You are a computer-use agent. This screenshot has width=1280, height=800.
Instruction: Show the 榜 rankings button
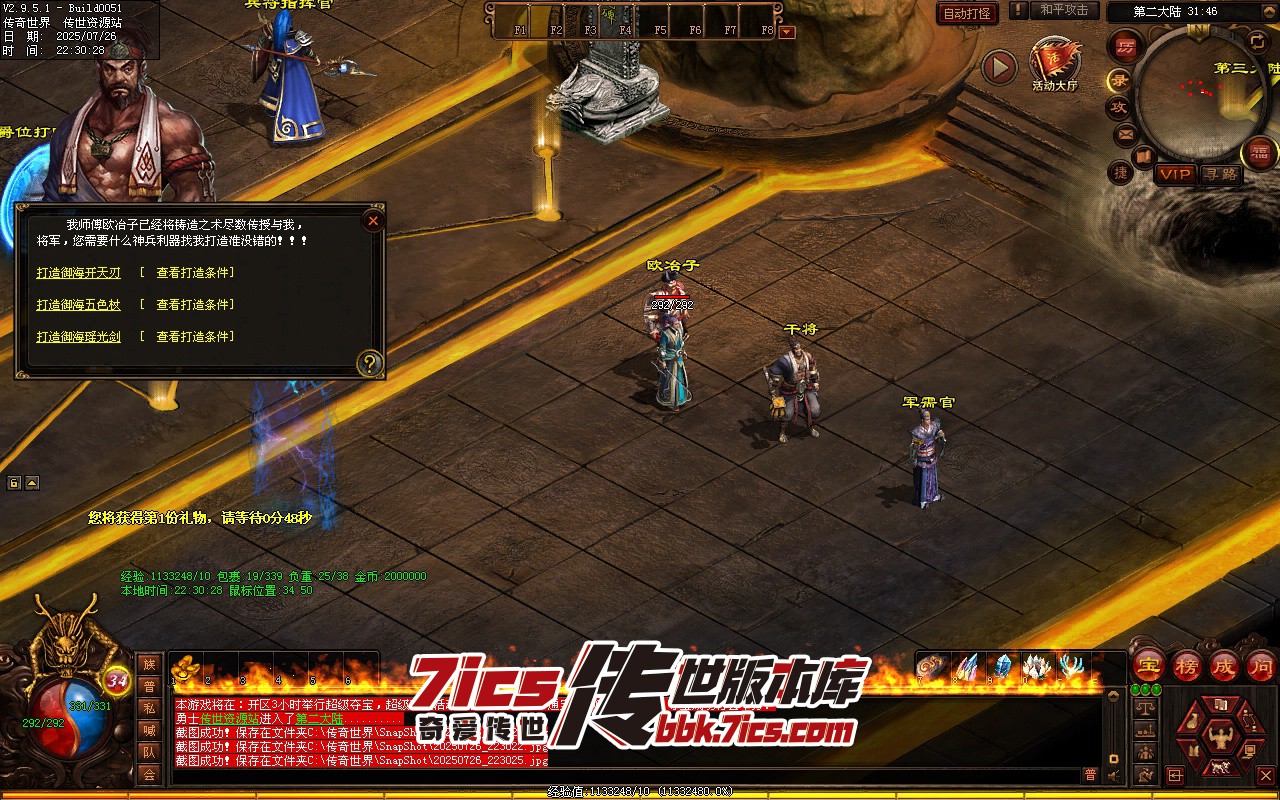[x=1187, y=665]
